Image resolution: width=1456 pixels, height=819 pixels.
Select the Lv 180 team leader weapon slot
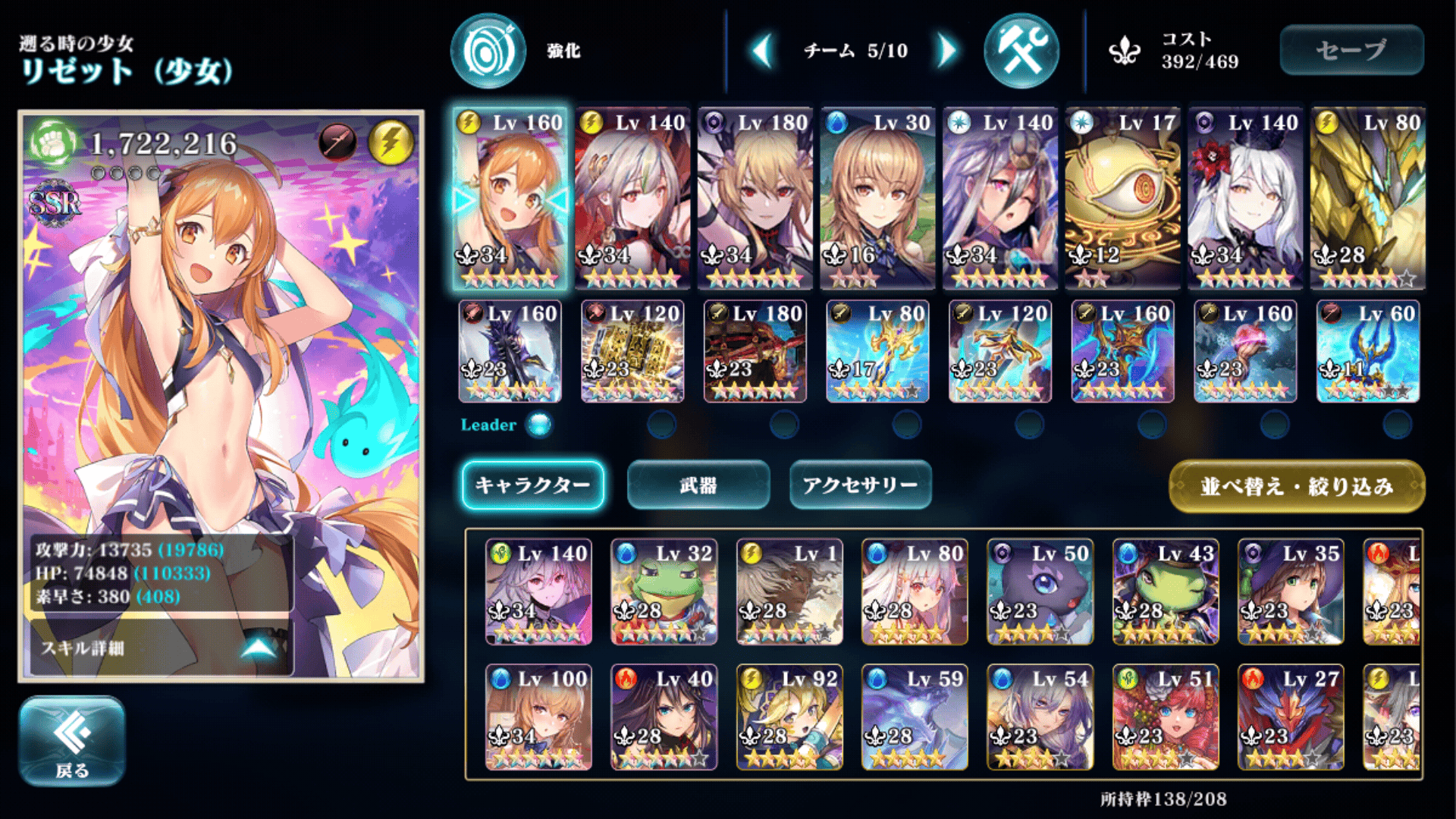tap(755, 351)
